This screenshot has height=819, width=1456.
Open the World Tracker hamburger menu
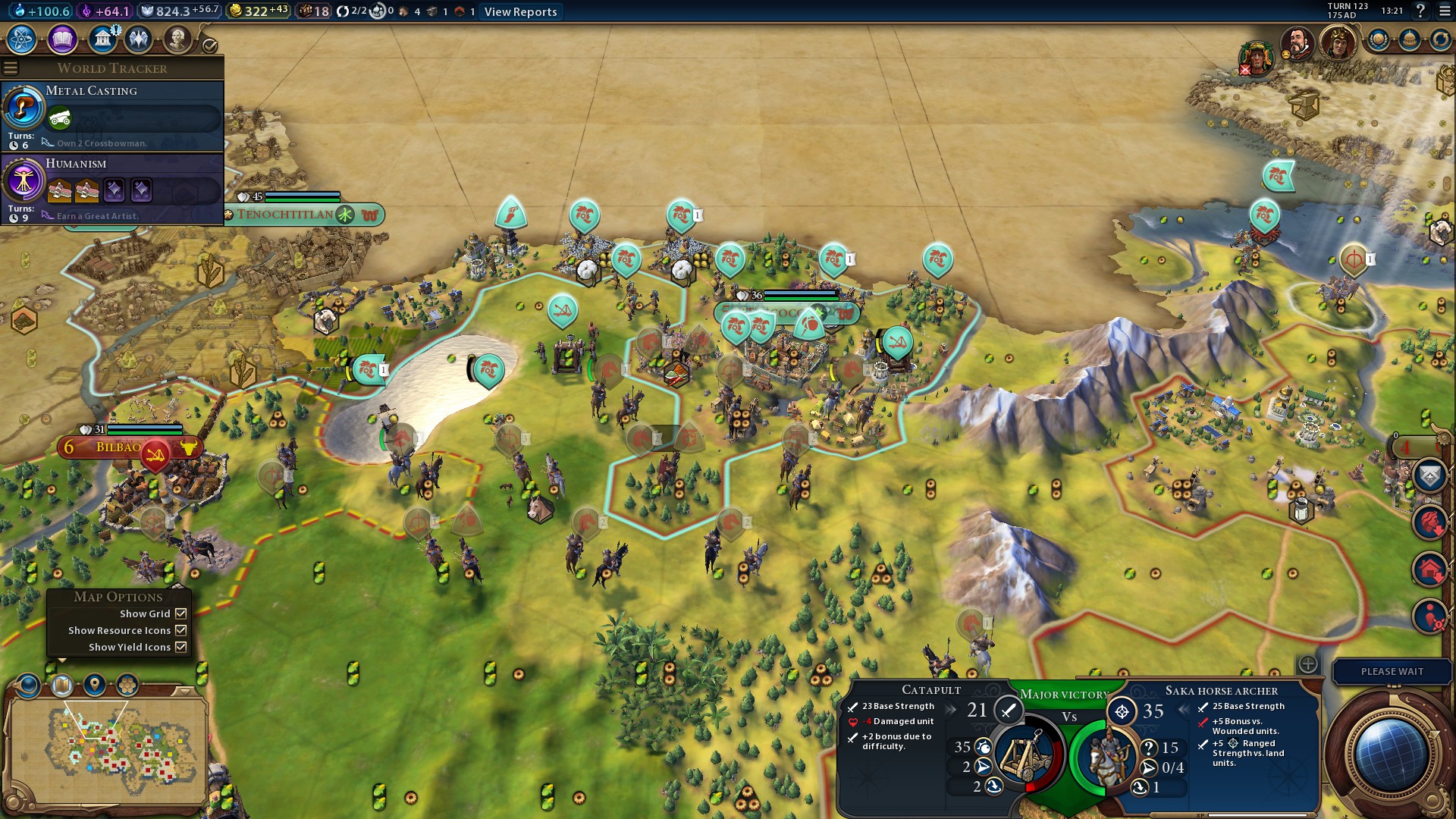[10, 68]
